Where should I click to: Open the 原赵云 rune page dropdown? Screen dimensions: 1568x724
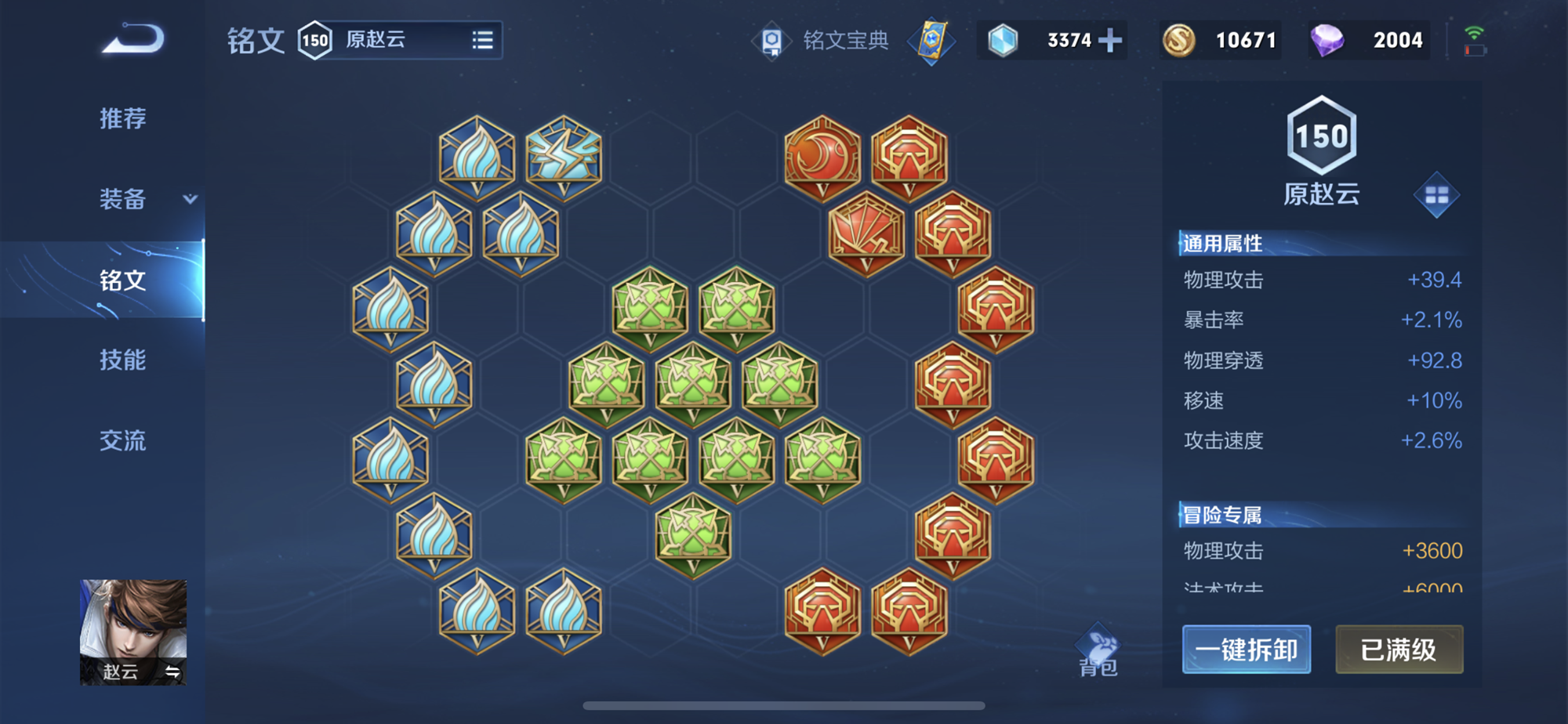pyautogui.click(x=482, y=40)
